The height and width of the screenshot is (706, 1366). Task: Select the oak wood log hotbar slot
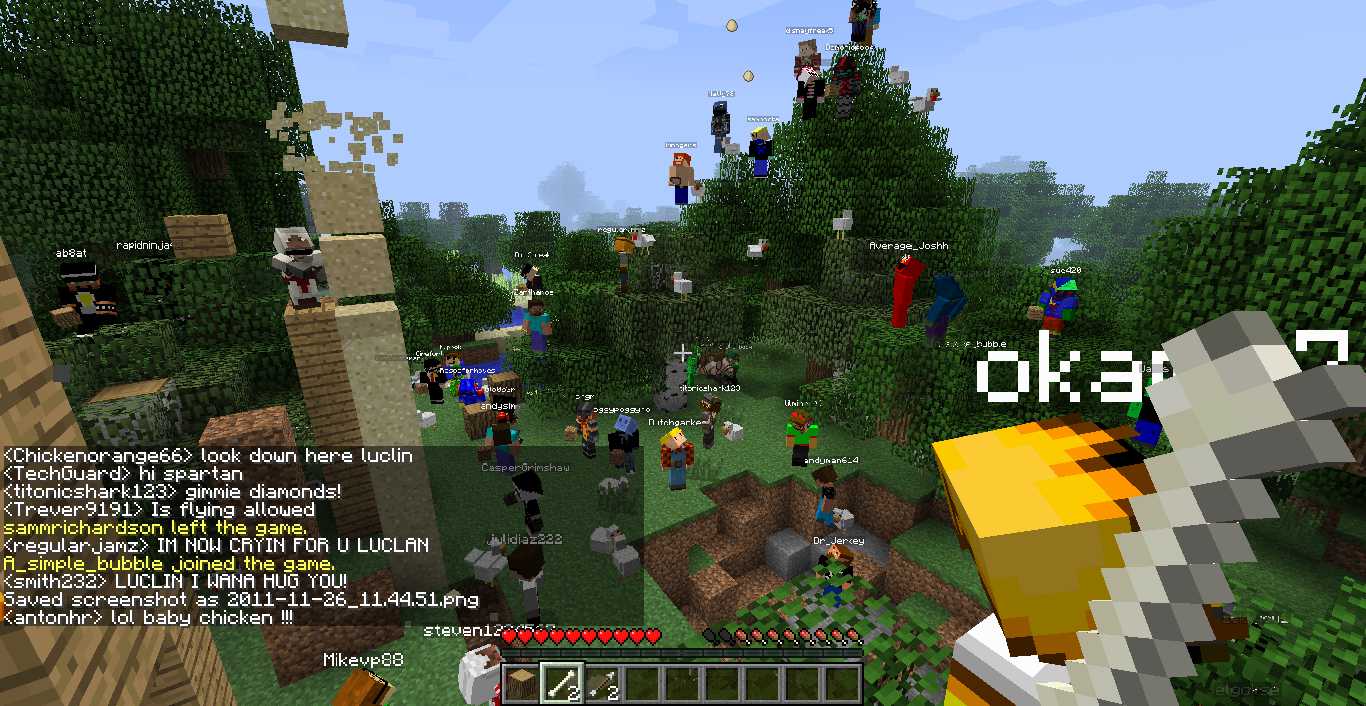520,684
